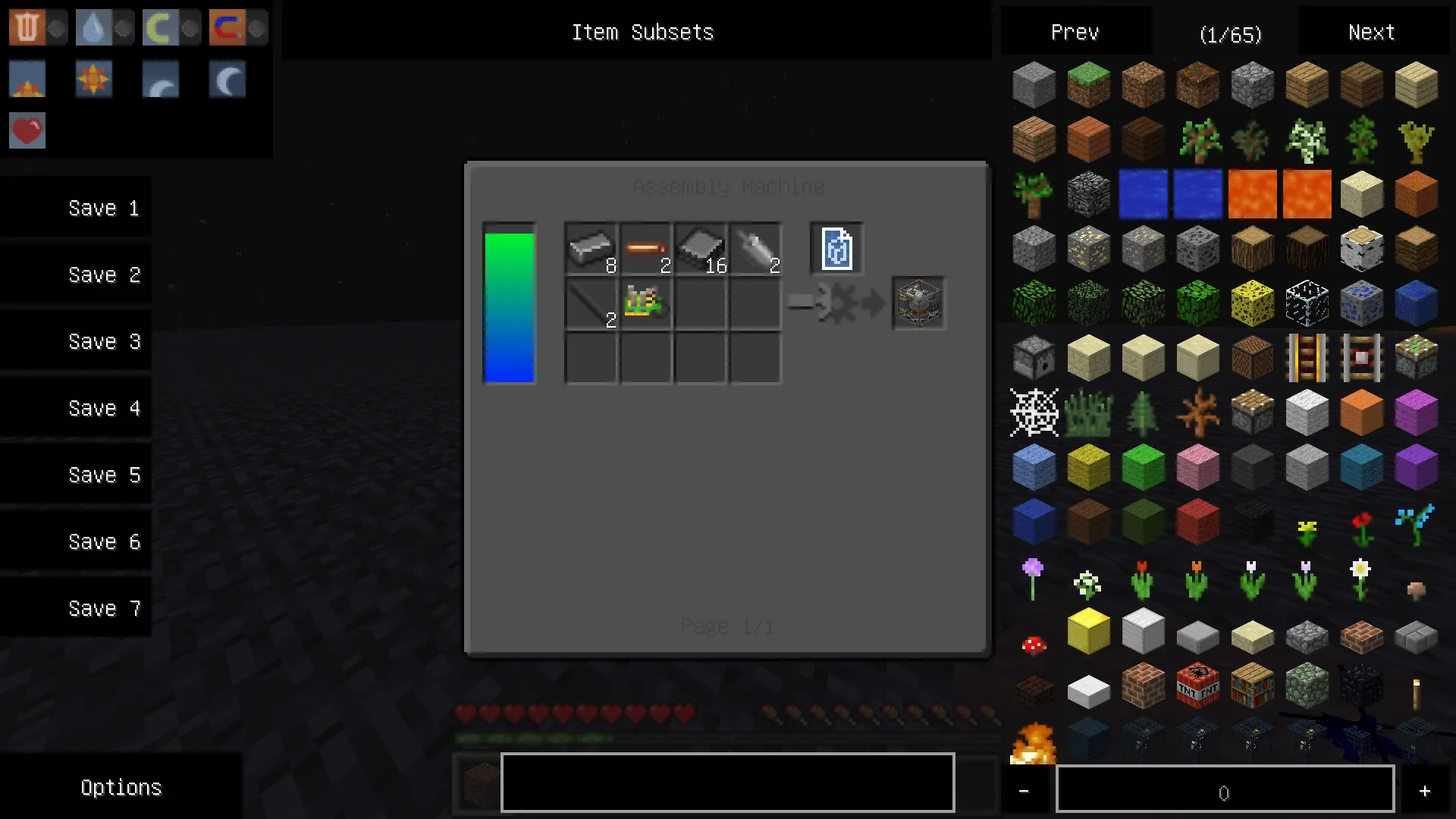
Task: Set time to sunrise with the dawn icon
Action: [x=27, y=80]
